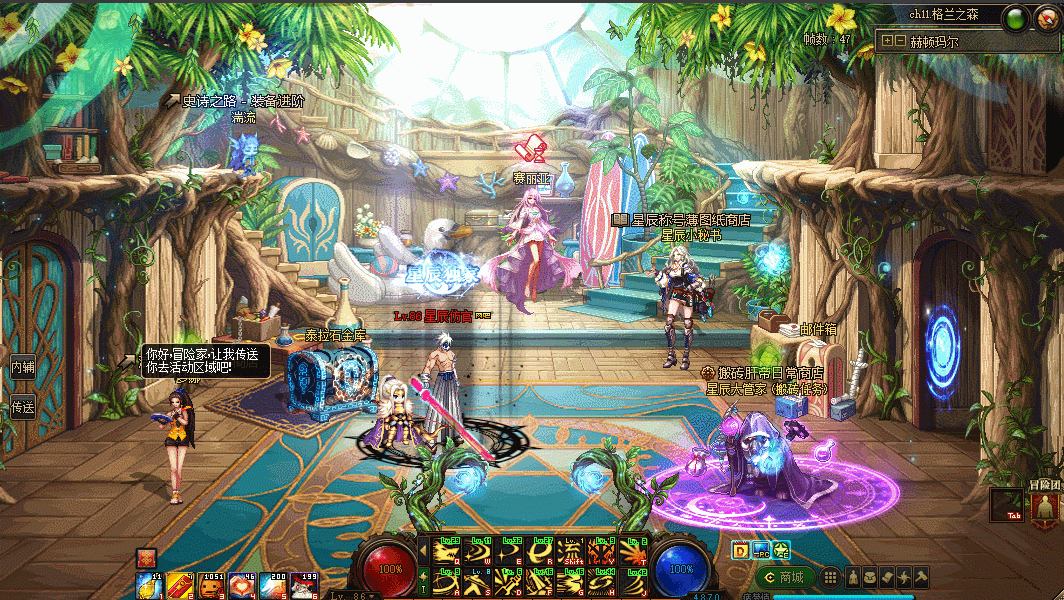Collapse the minimap with the minus button
The height and width of the screenshot is (600, 1064).
899,42
